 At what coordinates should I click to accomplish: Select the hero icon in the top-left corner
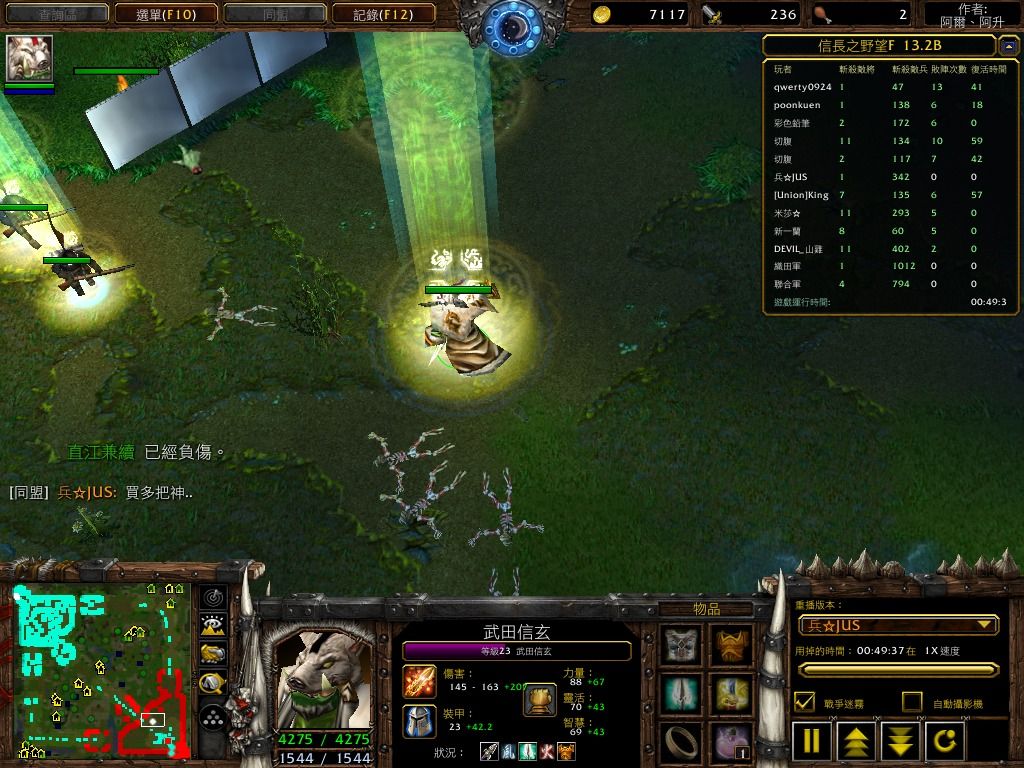click(x=29, y=58)
